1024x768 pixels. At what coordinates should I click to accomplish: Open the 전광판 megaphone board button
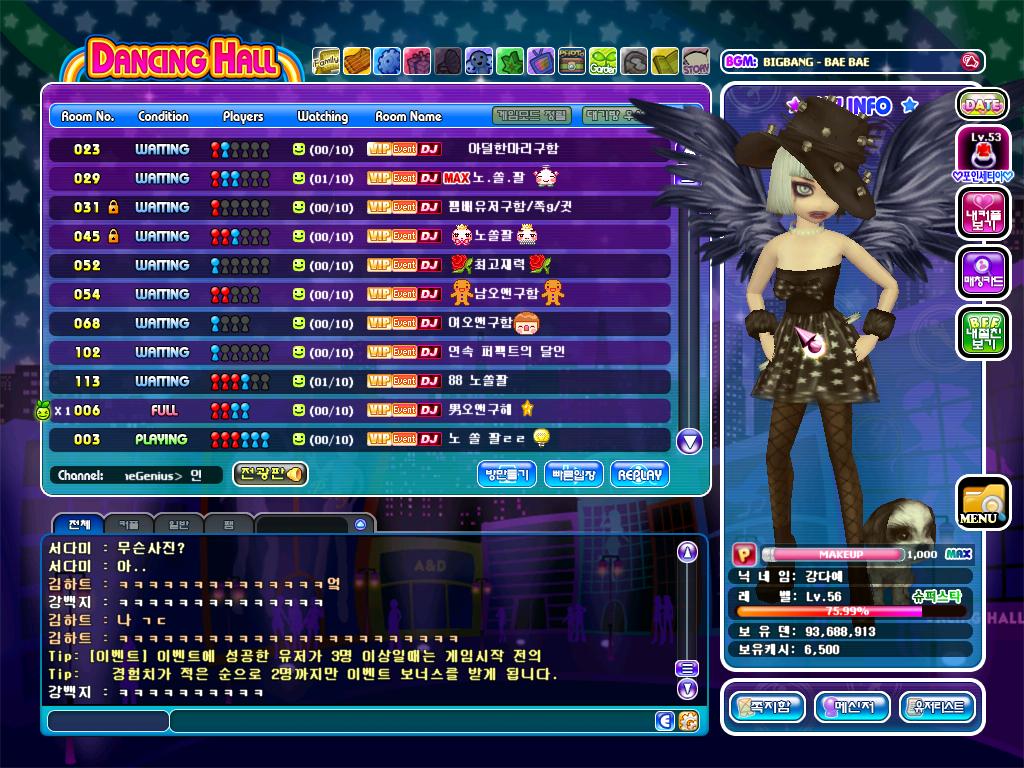point(270,474)
